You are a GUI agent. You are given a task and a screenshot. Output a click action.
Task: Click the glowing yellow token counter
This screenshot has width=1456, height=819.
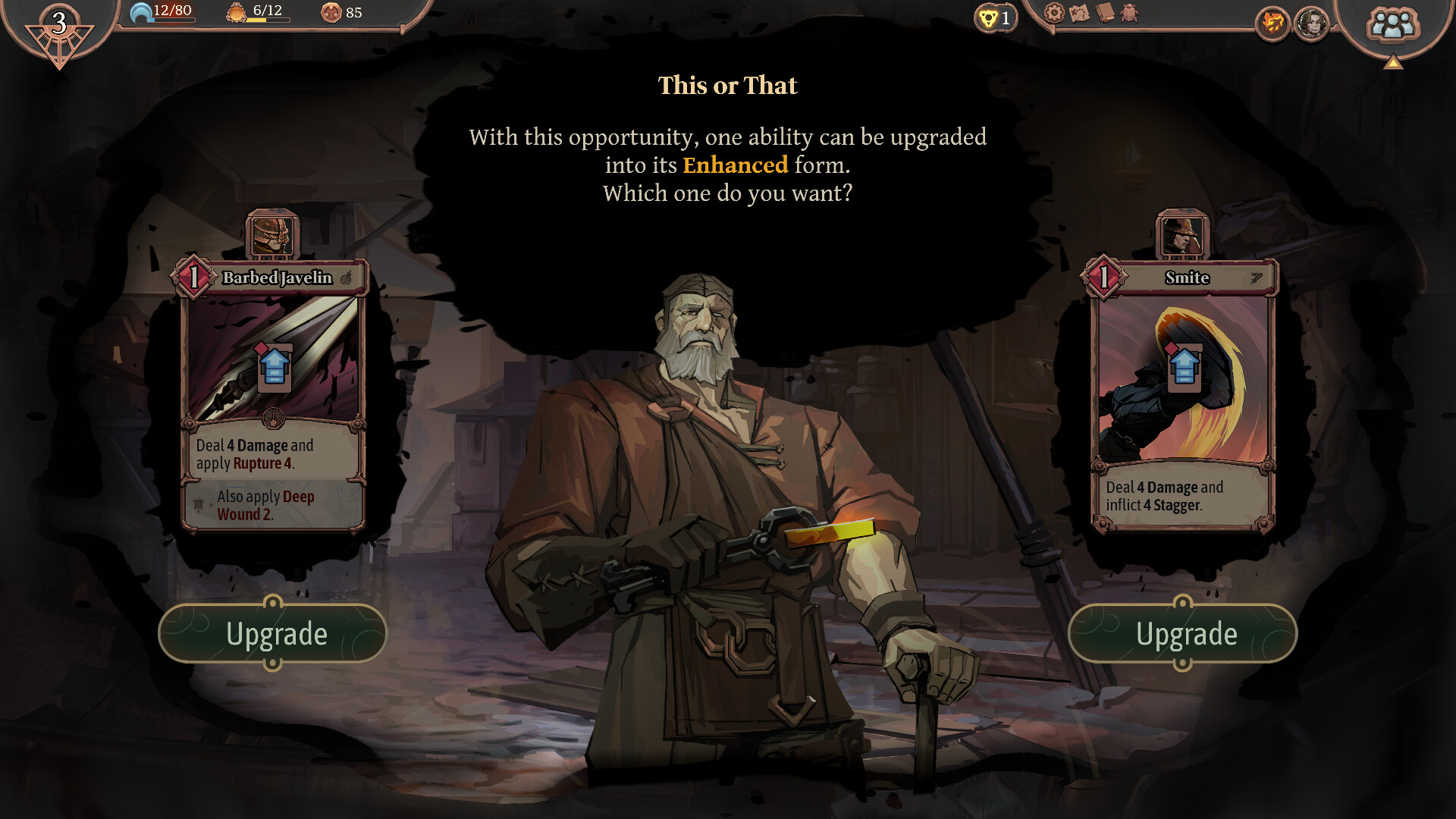point(995,17)
